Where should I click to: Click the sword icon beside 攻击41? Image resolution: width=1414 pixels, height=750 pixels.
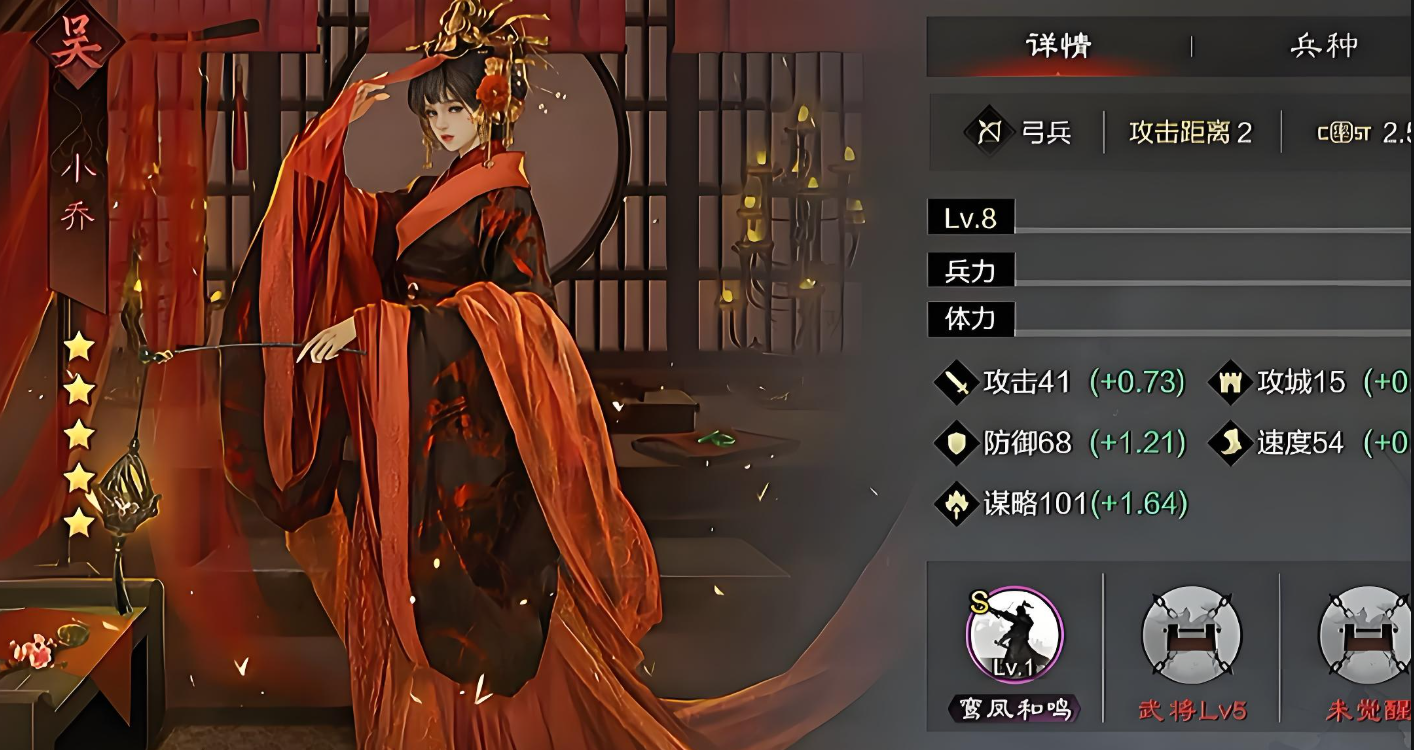click(x=957, y=382)
